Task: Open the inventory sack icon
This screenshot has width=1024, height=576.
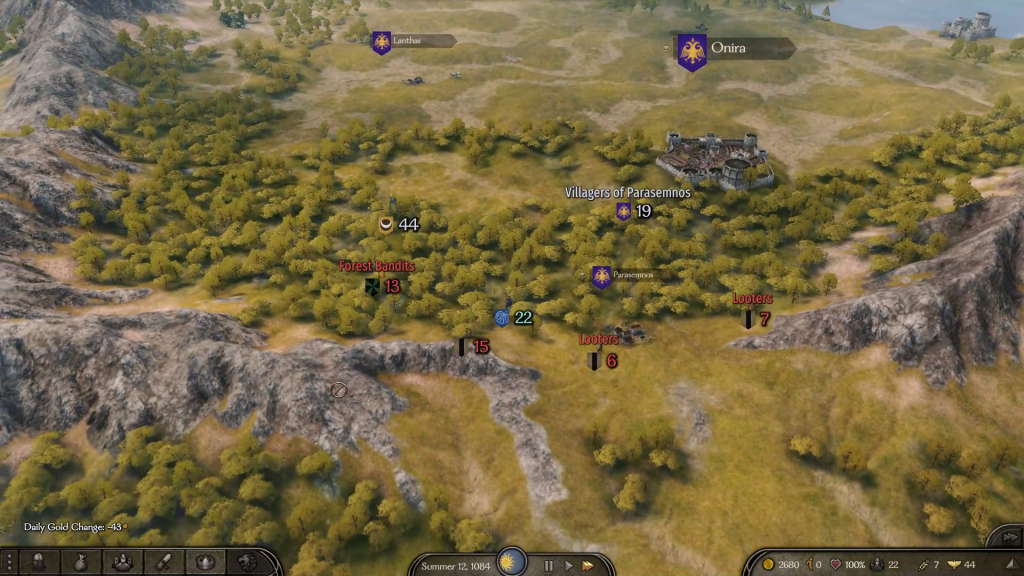Action: pyautogui.click(x=80, y=563)
